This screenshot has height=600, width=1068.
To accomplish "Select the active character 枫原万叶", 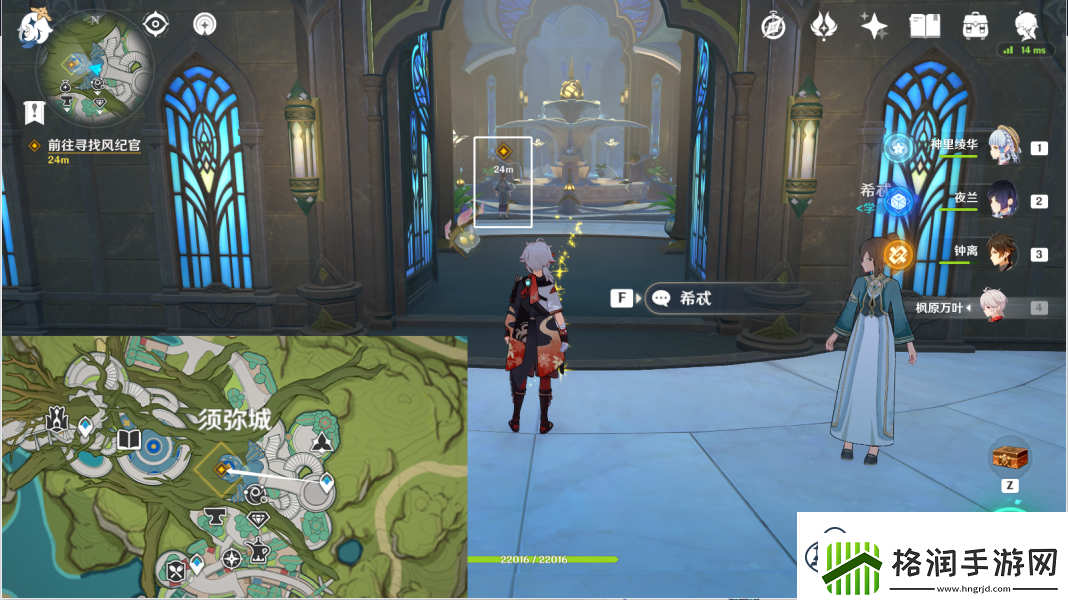I will pyautogui.click(x=988, y=307).
